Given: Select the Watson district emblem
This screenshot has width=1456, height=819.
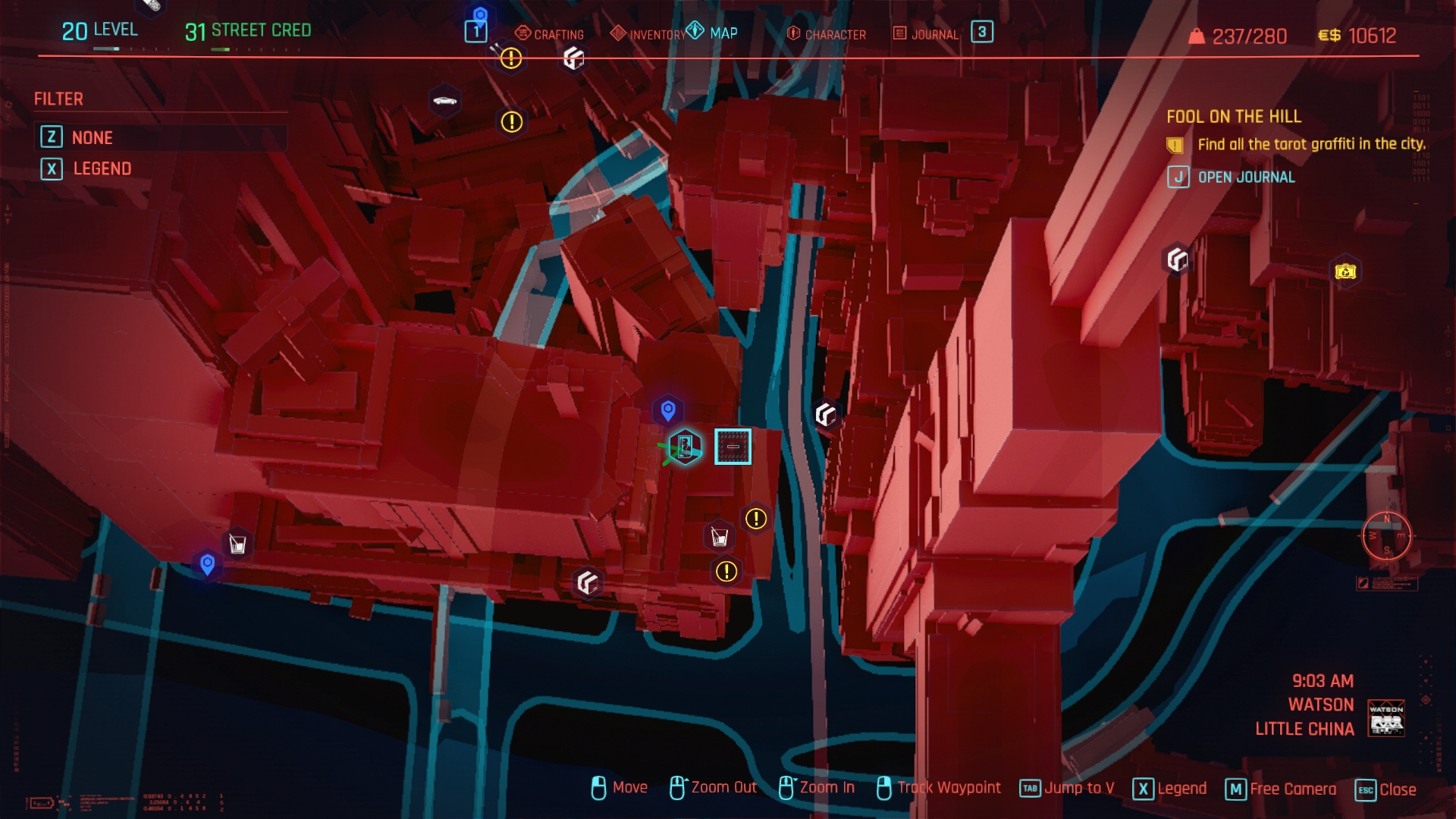Looking at the screenshot, I should pyautogui.click(x=1386, y=717).
